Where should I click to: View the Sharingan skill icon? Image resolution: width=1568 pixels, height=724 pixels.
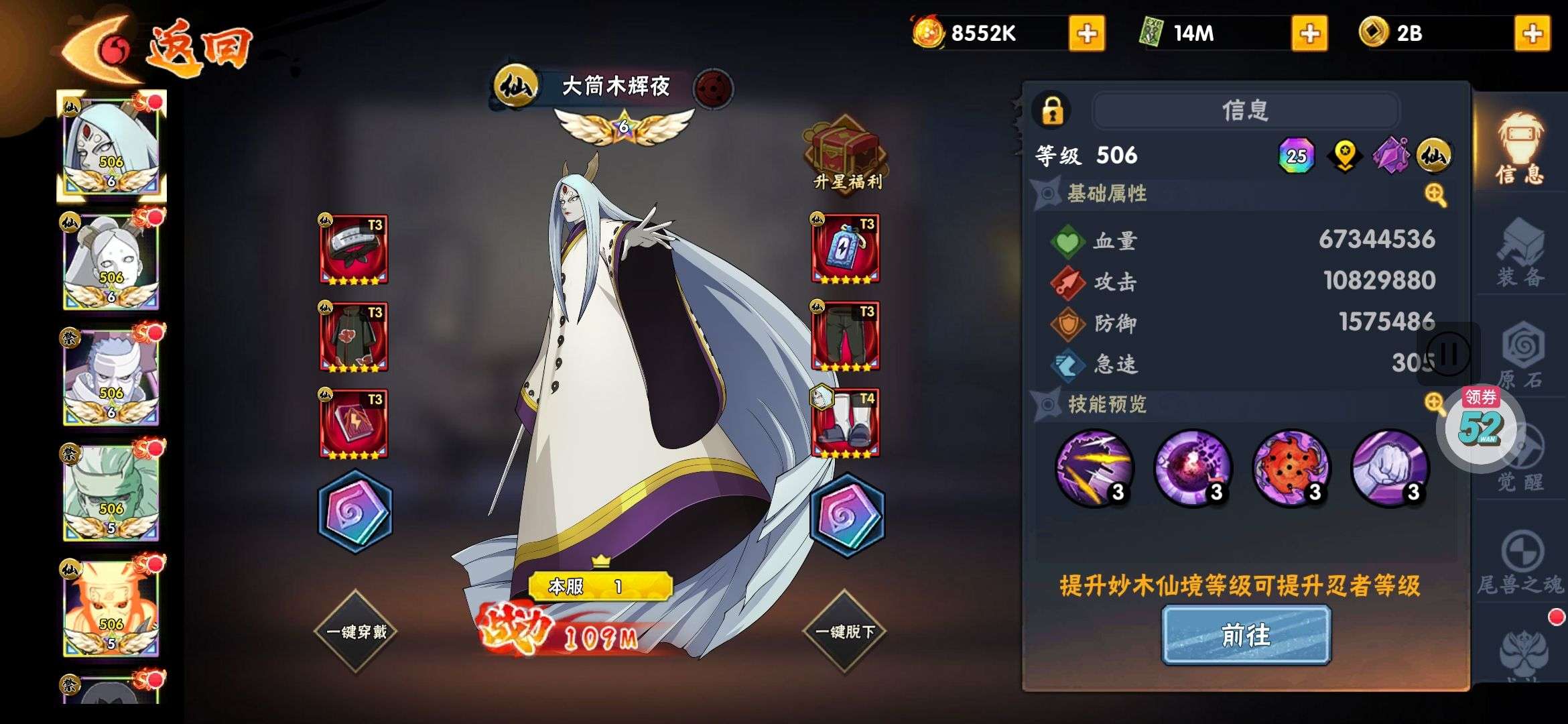(1291, 468)
